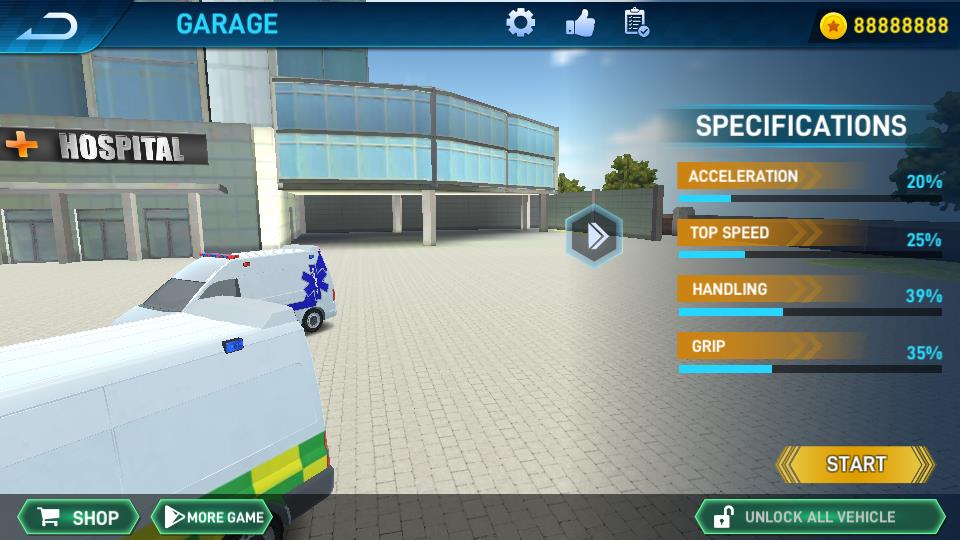The image size is (960, 540).
Task: Click the gold coin balance
Action: point(884,25)
